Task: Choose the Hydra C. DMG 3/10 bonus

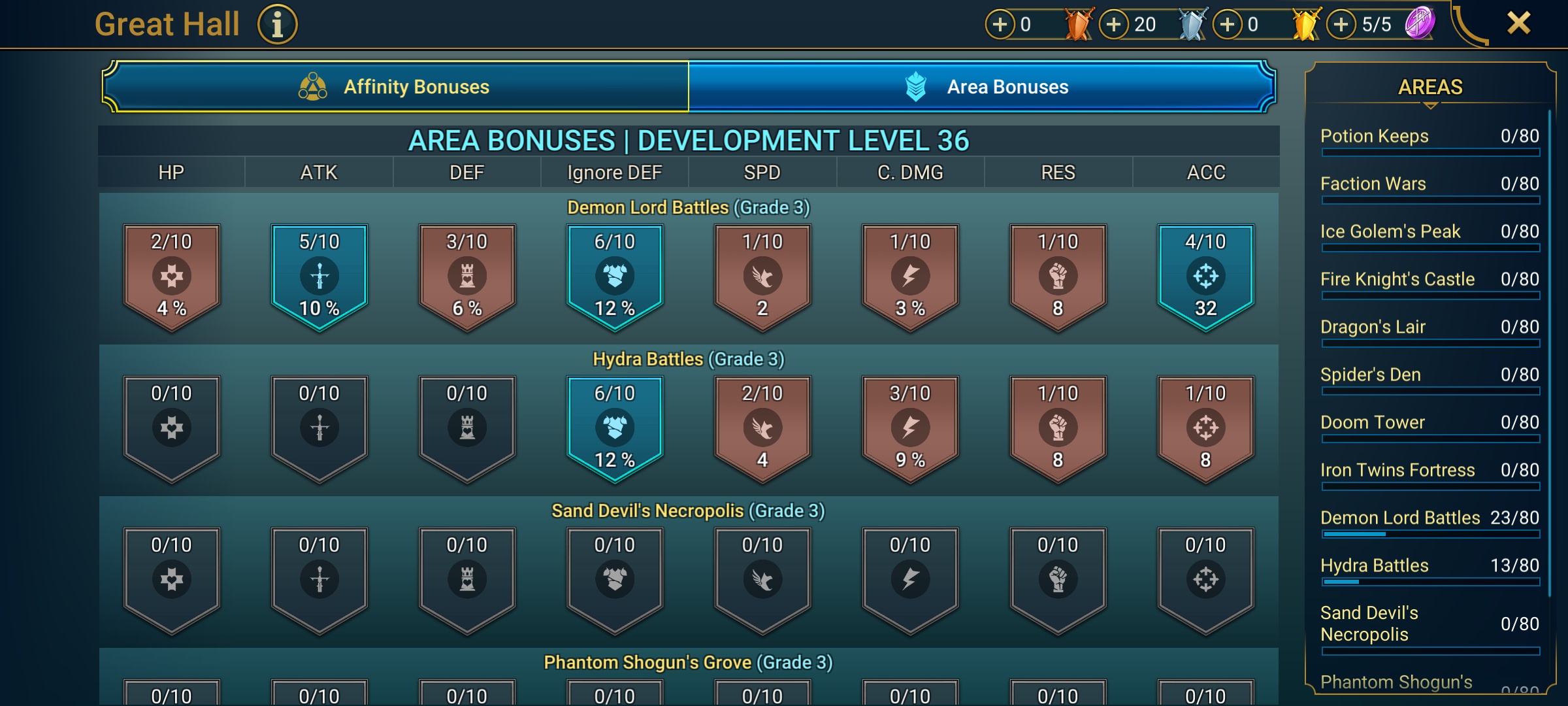Action: [910, 428]
